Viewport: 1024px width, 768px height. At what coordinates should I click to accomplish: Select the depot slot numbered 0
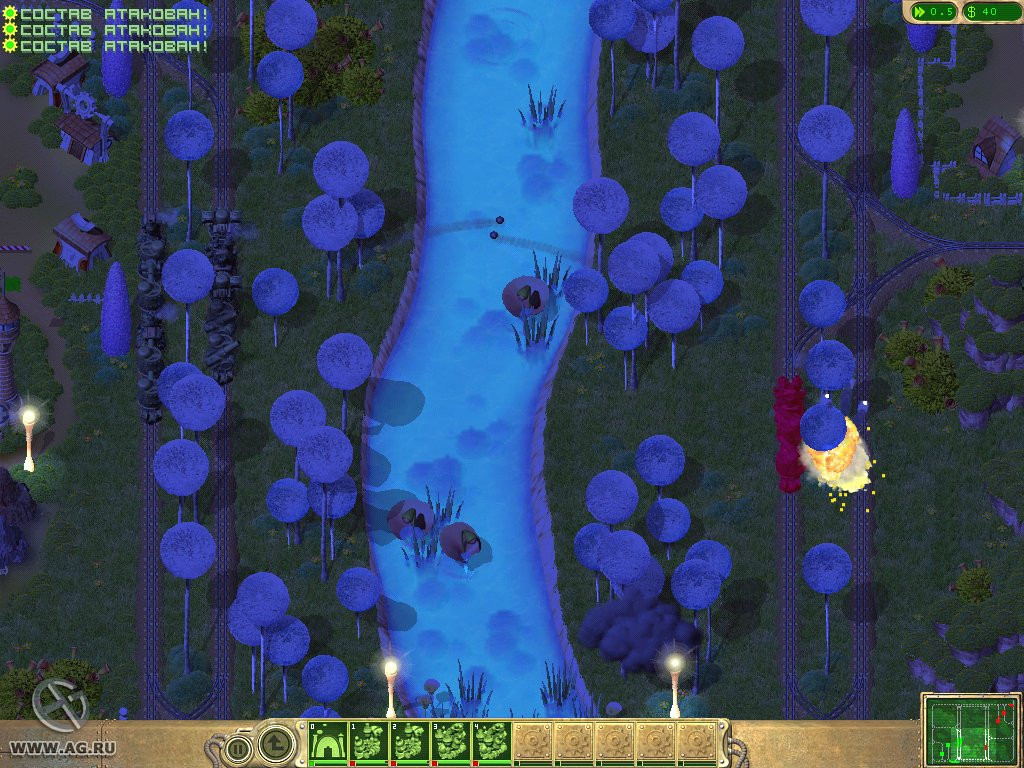point(327,743)
